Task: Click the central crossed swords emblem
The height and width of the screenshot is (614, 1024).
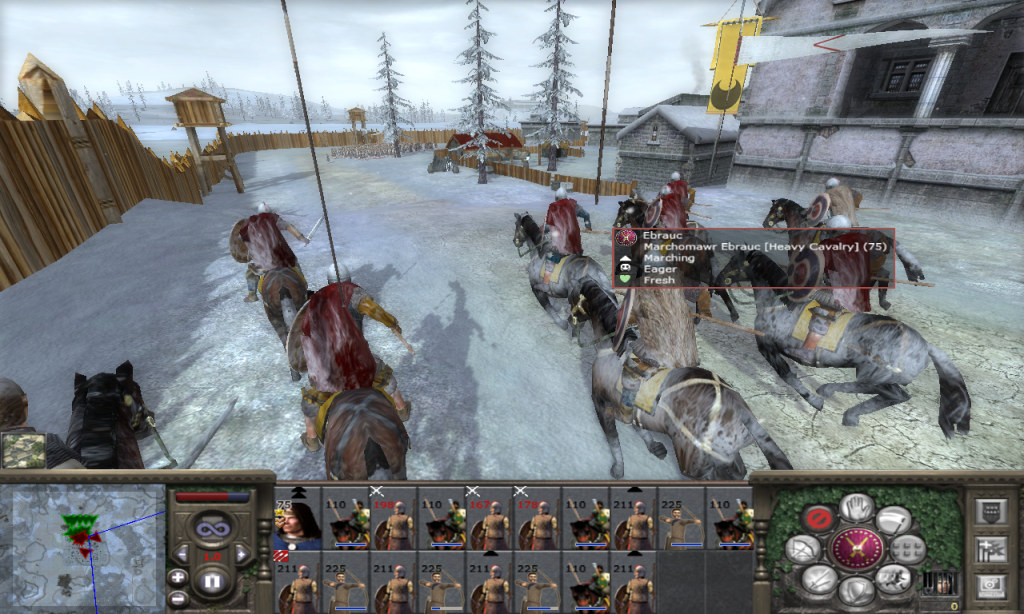Action: tap(857, 548)
